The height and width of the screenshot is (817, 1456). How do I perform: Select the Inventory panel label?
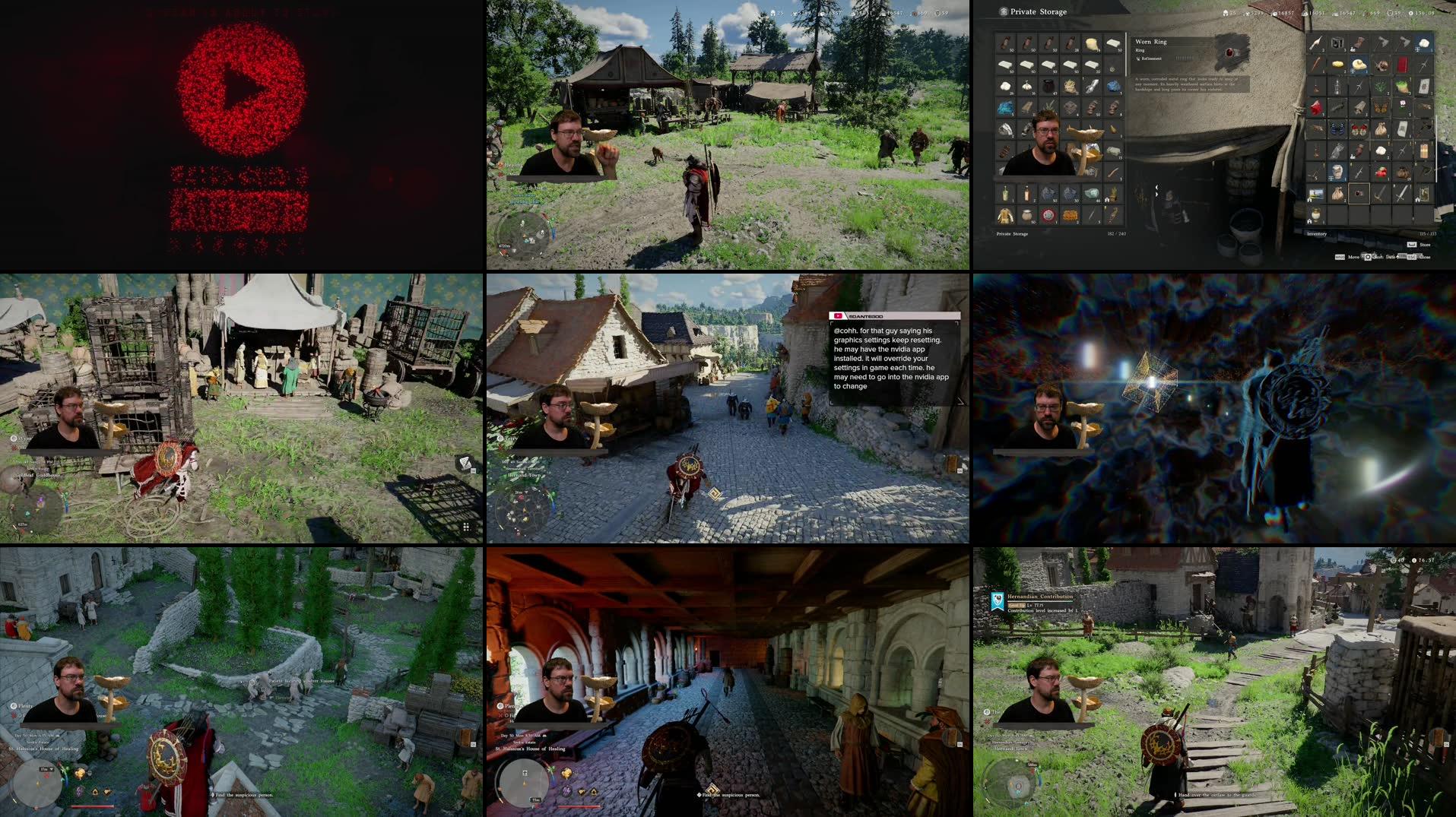tap(1317, 233)
